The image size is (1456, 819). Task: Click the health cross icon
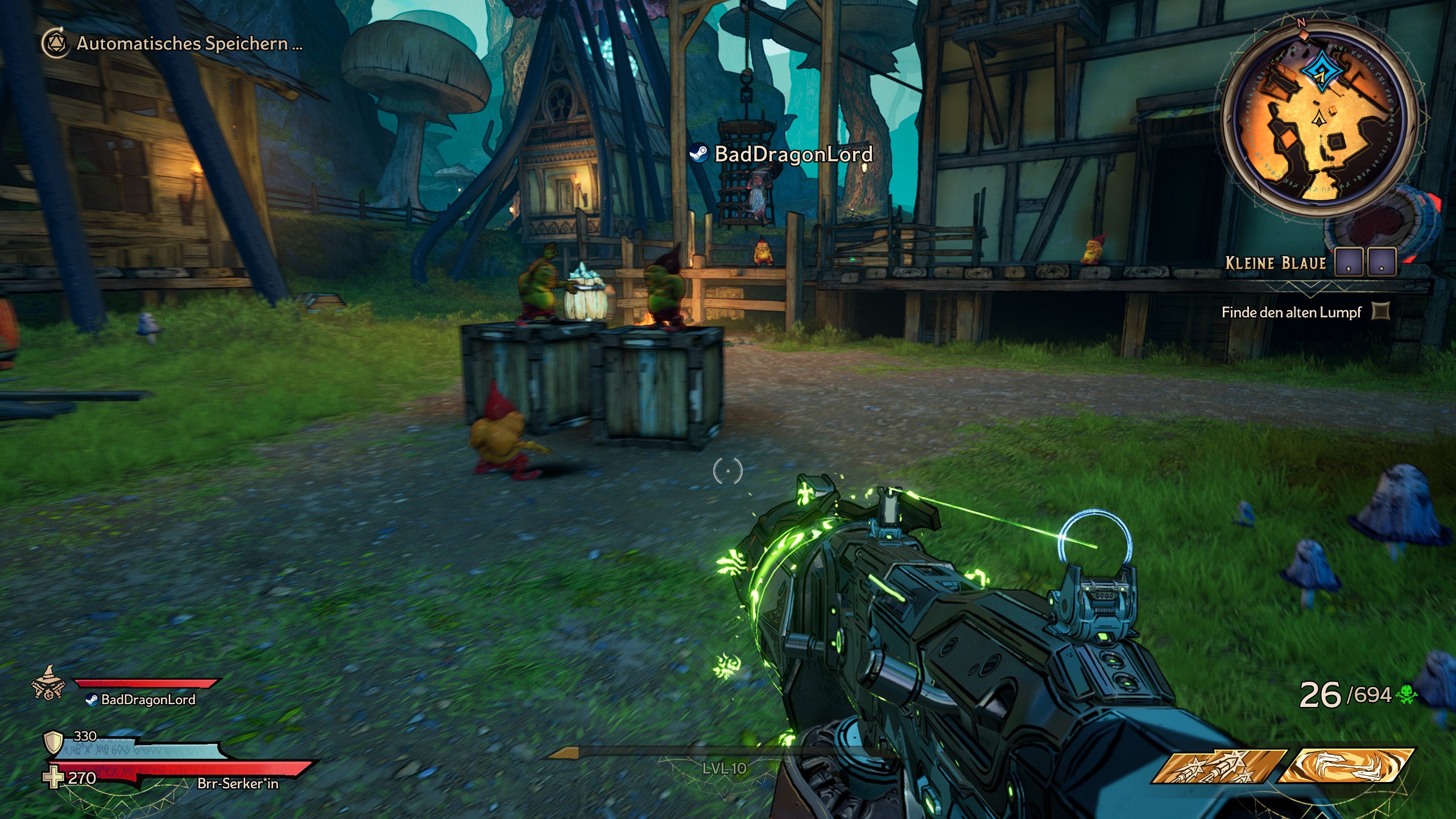coord(54,778)
